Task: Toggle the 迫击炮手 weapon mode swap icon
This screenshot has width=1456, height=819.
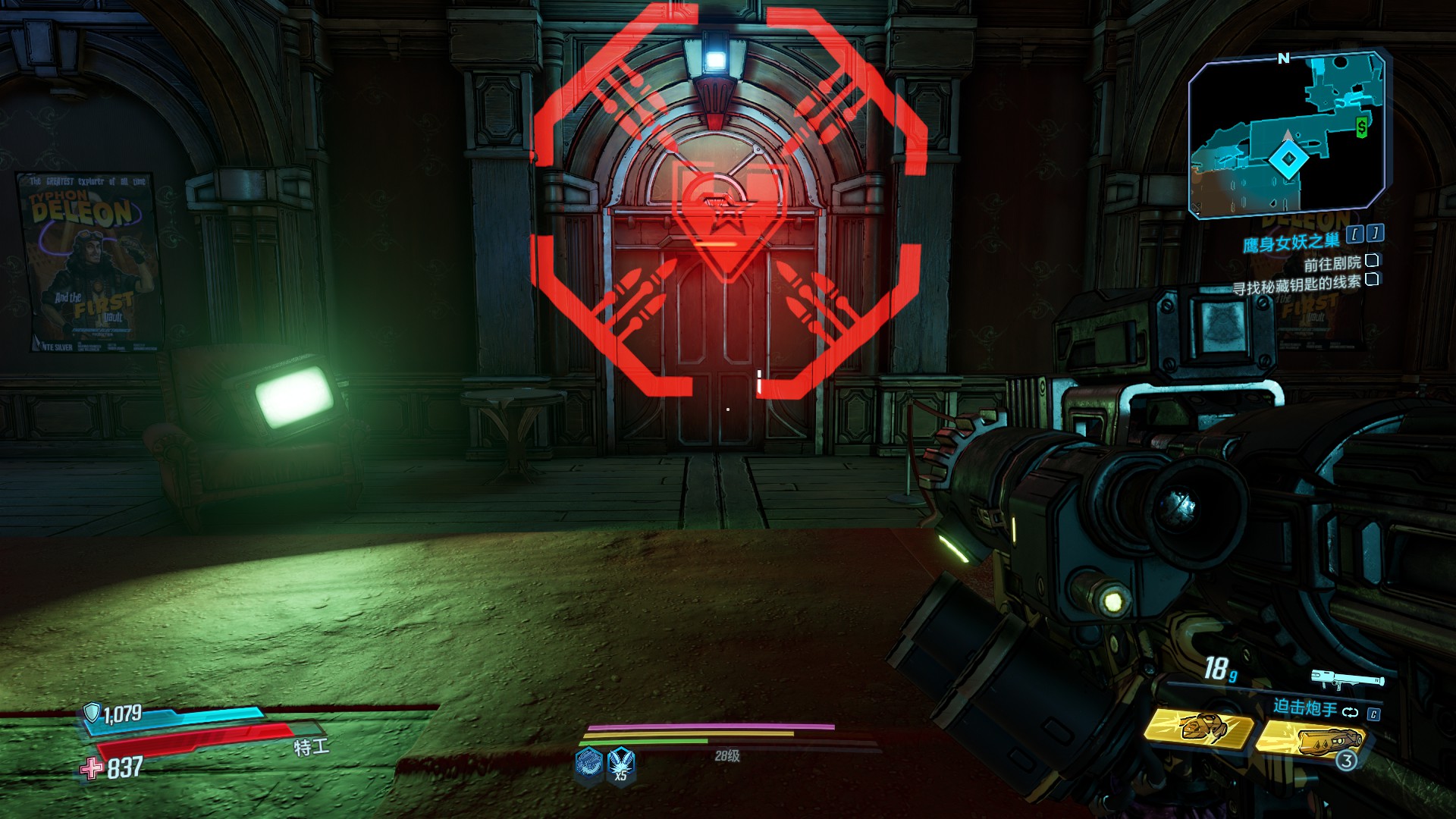Action: (x=1350, y=712)
